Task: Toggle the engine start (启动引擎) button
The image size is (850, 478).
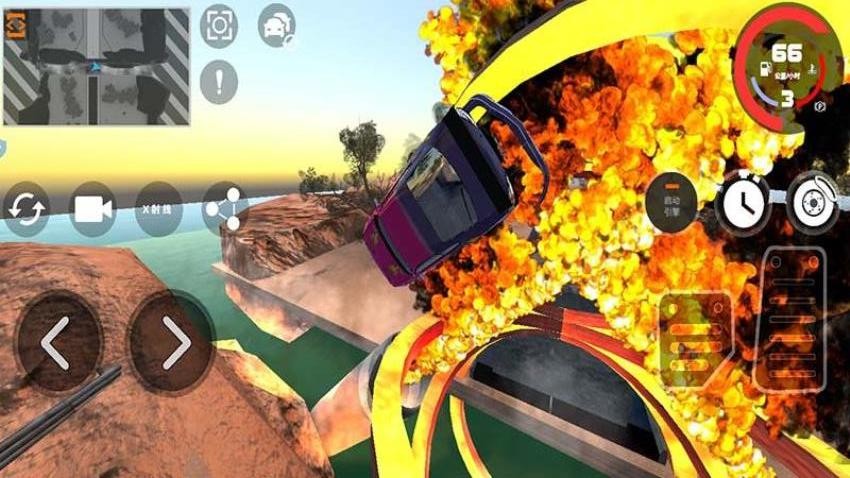Action: point(671,203)
